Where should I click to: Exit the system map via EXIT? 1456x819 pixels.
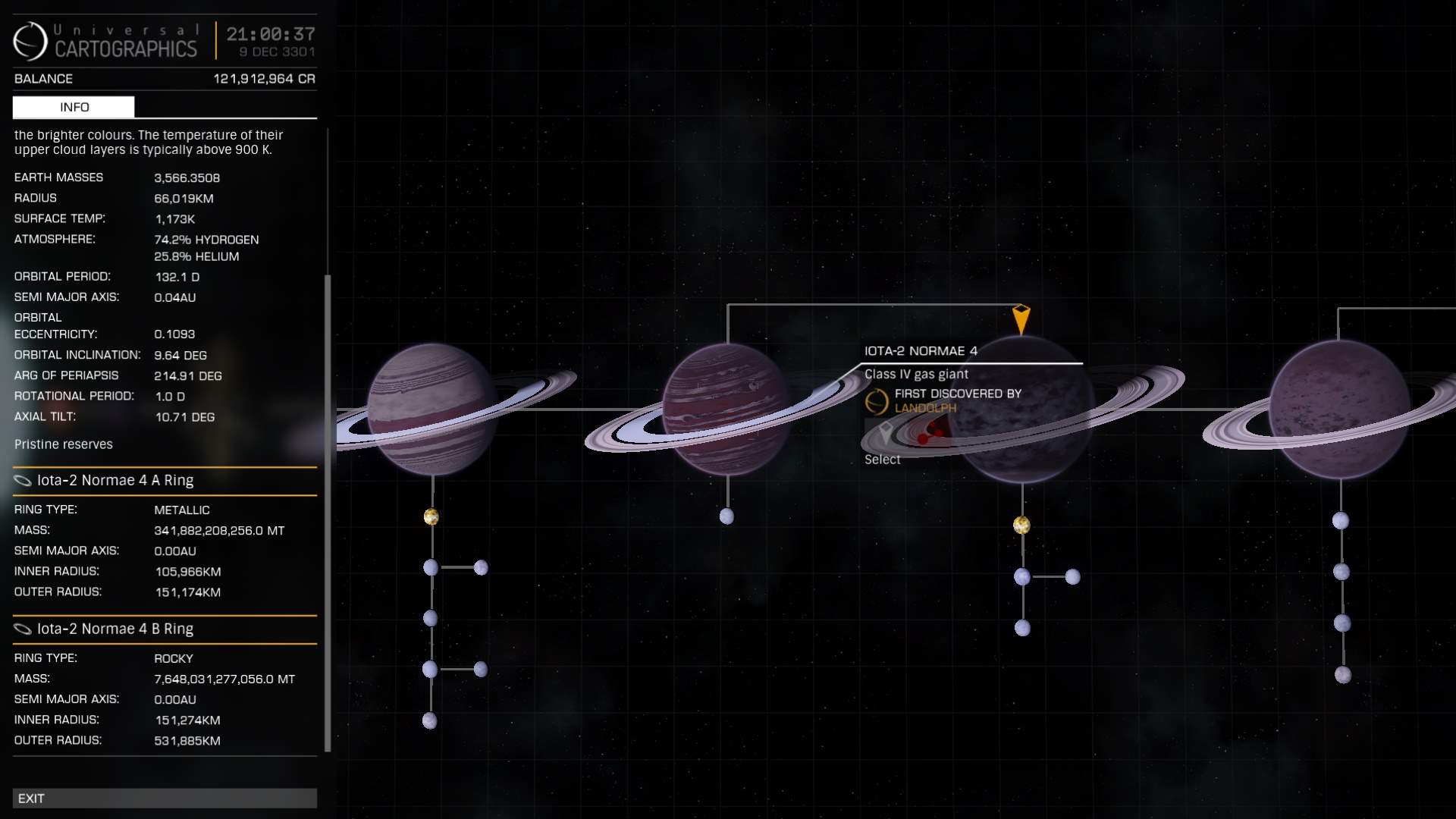pyautogui.click(x=164, y=798)
